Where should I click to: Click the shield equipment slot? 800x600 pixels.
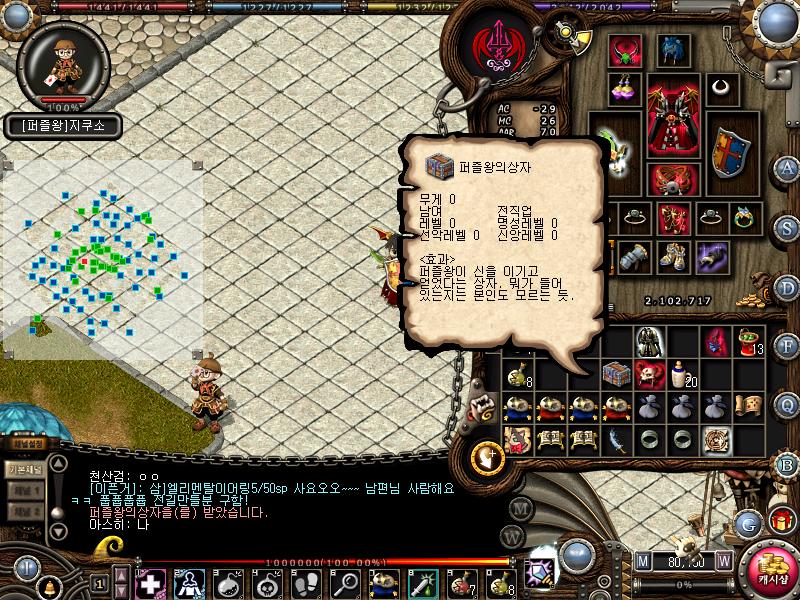coord(729,151)
